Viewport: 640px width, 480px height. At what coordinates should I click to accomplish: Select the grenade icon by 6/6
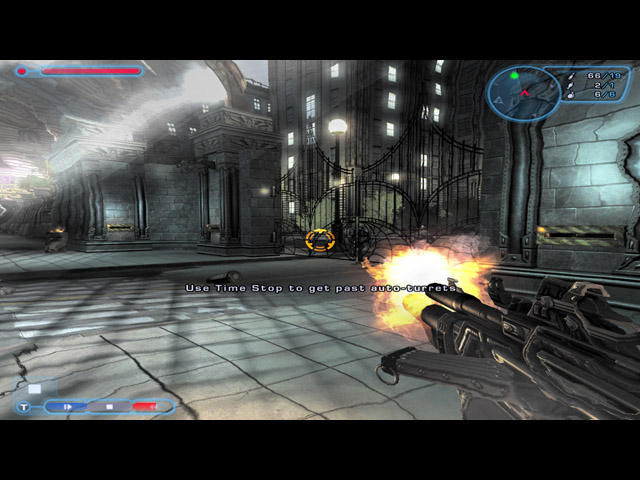click(x=570, y=97)
